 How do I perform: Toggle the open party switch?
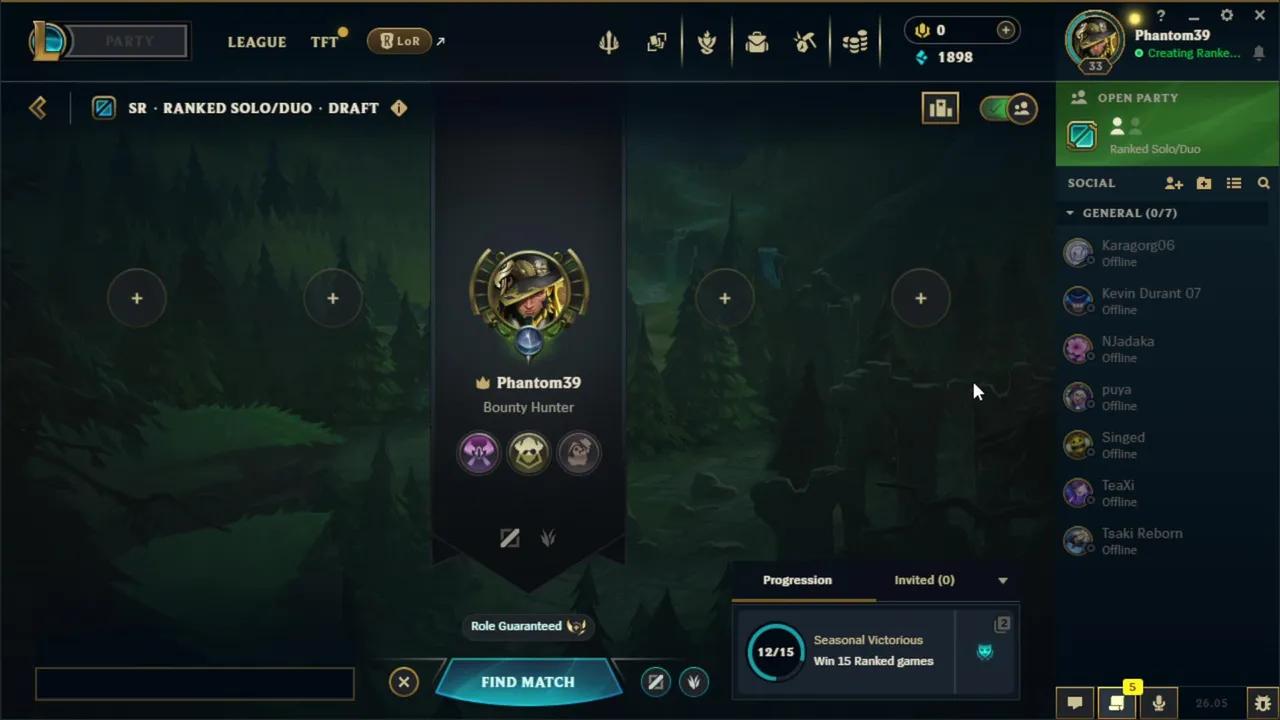(x=1007, y=108)
